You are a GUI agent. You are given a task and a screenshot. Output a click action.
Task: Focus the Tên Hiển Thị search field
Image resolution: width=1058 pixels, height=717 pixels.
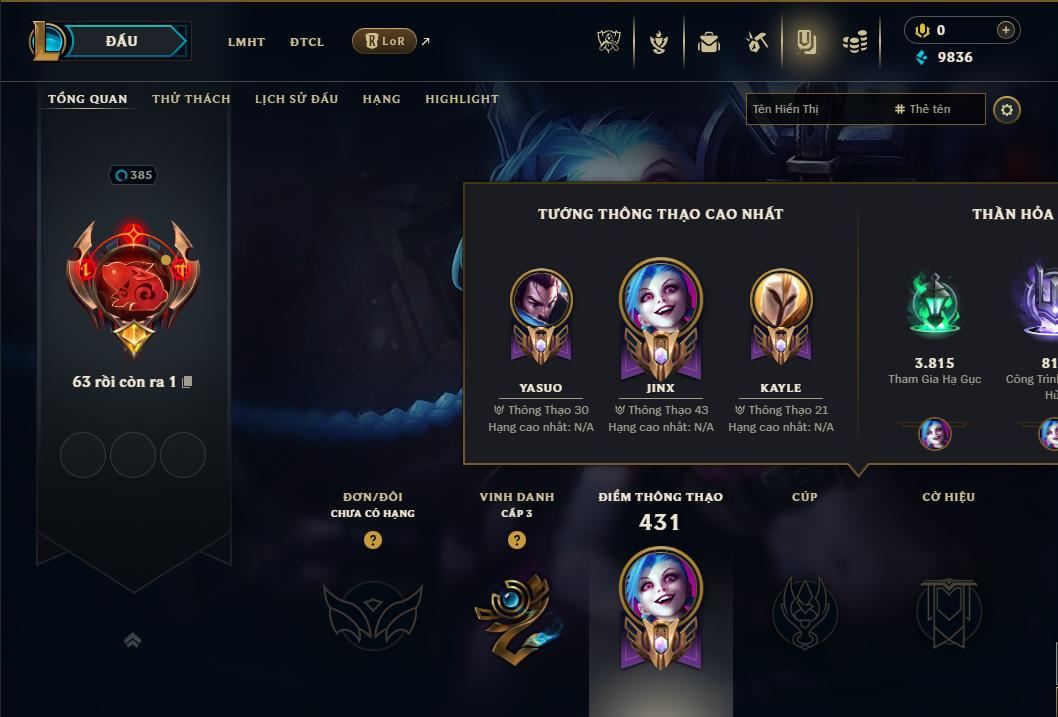(815, 109)
